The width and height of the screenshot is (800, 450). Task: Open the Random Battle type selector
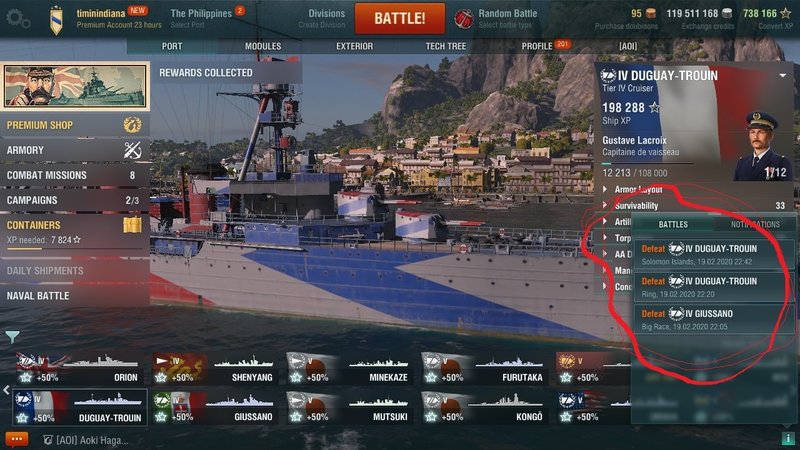(505, 18)
